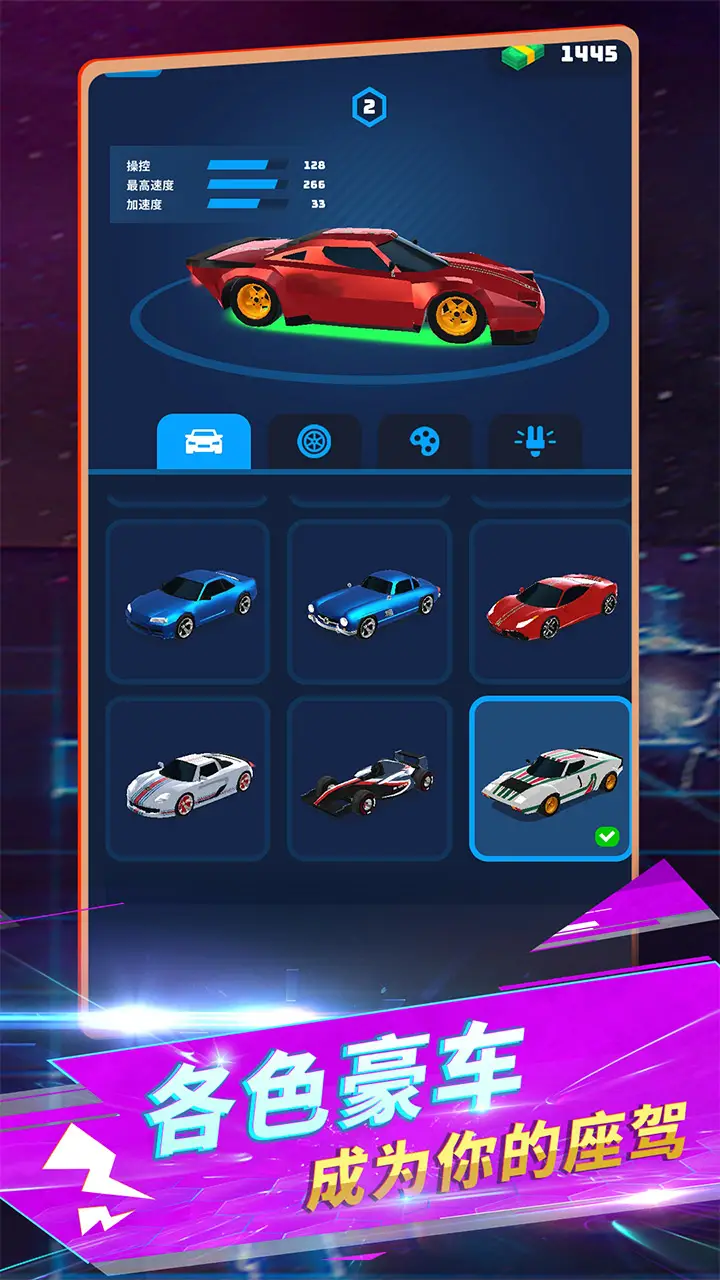The height and width of the screenshot is (1280, 720).
Task: Open the paint palette tab
Action: (424, 441)
